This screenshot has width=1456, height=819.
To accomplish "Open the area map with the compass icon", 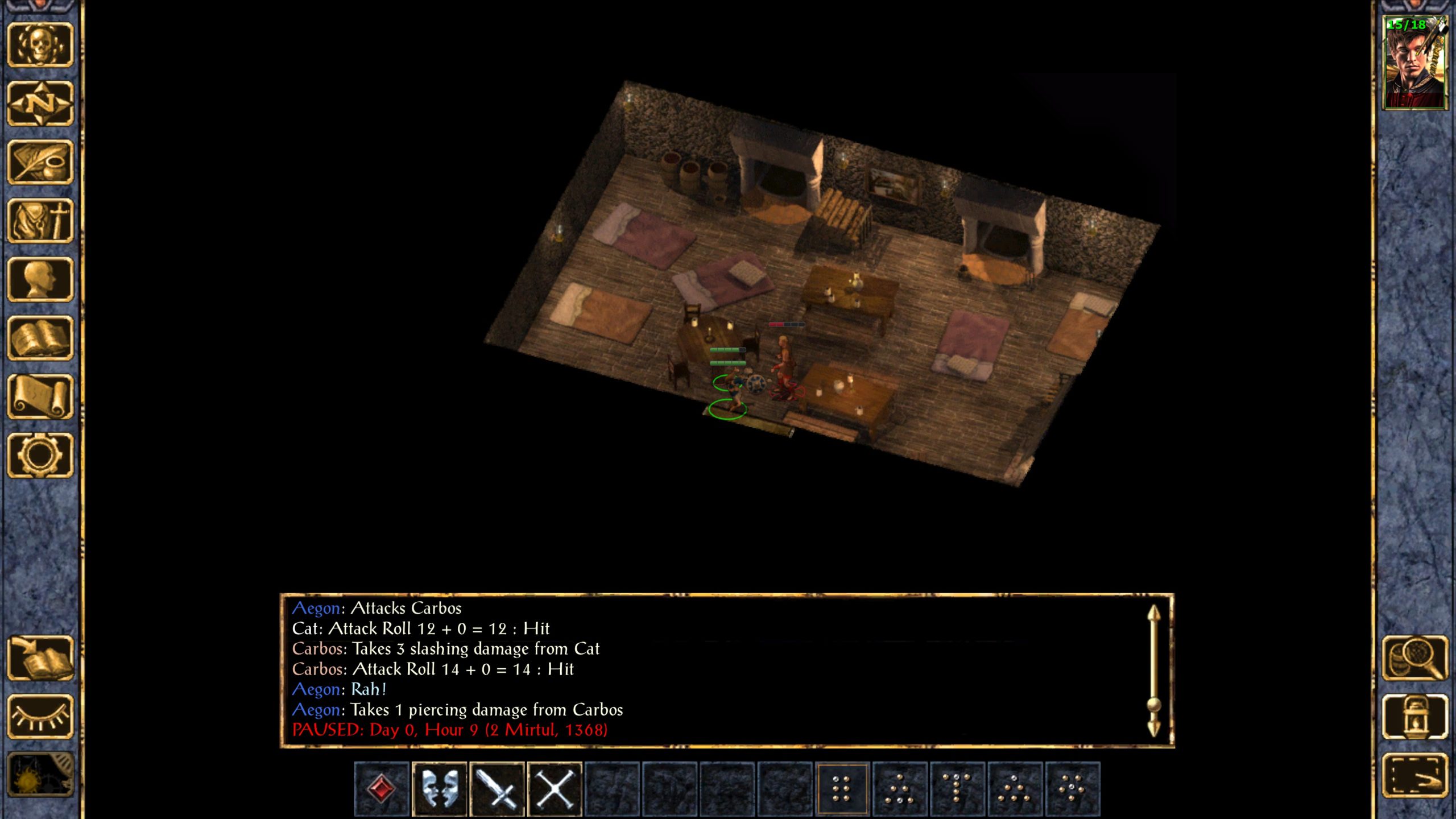I will pyautogui.click(x=40, y=104).
